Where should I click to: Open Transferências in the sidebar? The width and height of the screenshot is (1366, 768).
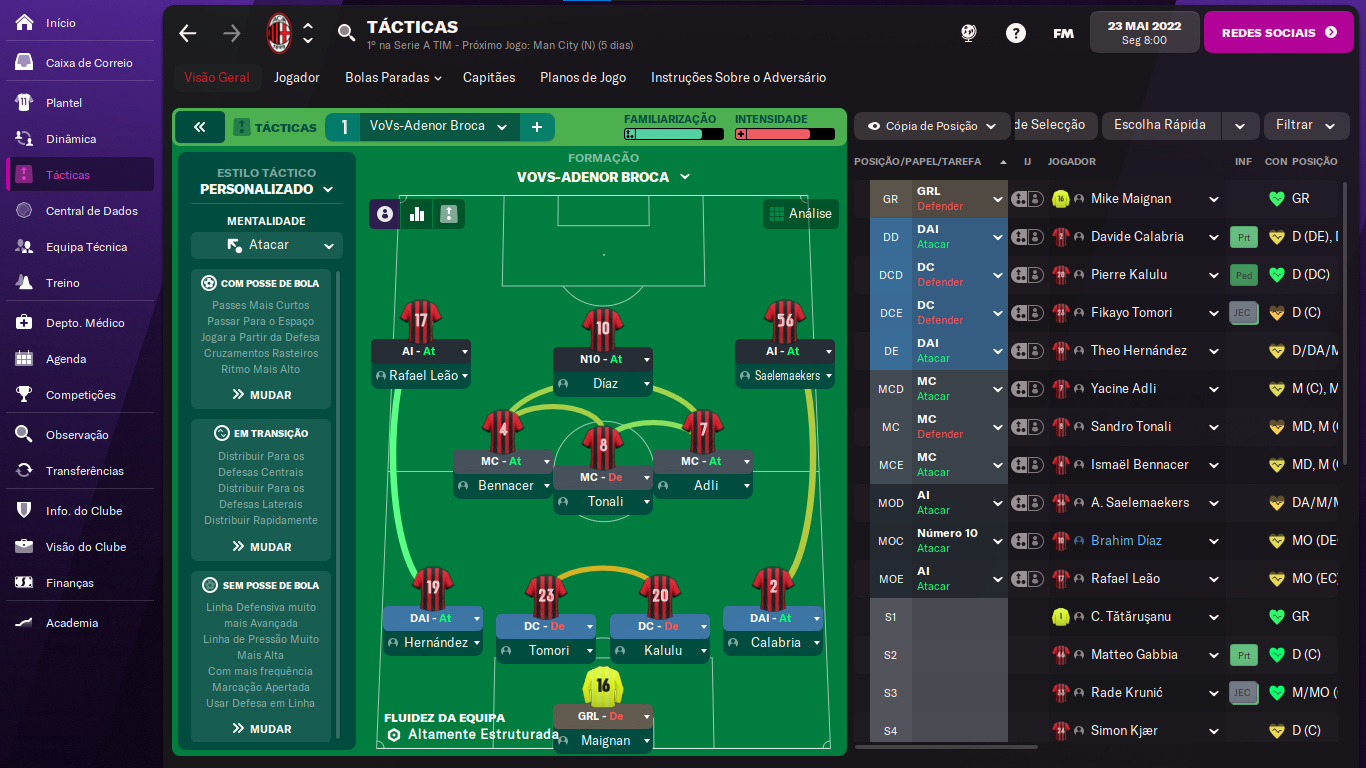(84, 471)
